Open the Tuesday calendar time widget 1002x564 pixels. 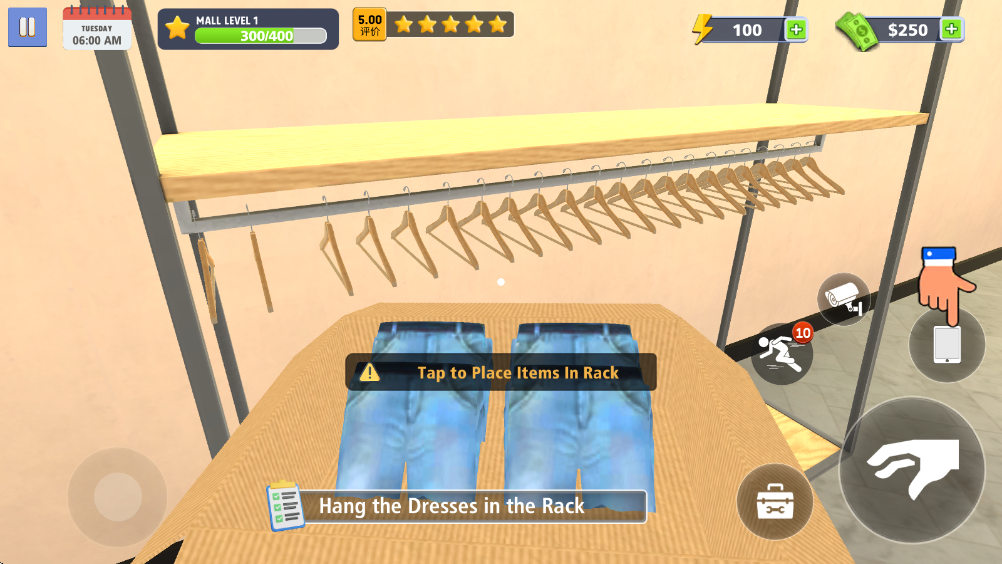click(x=97, y=28)
